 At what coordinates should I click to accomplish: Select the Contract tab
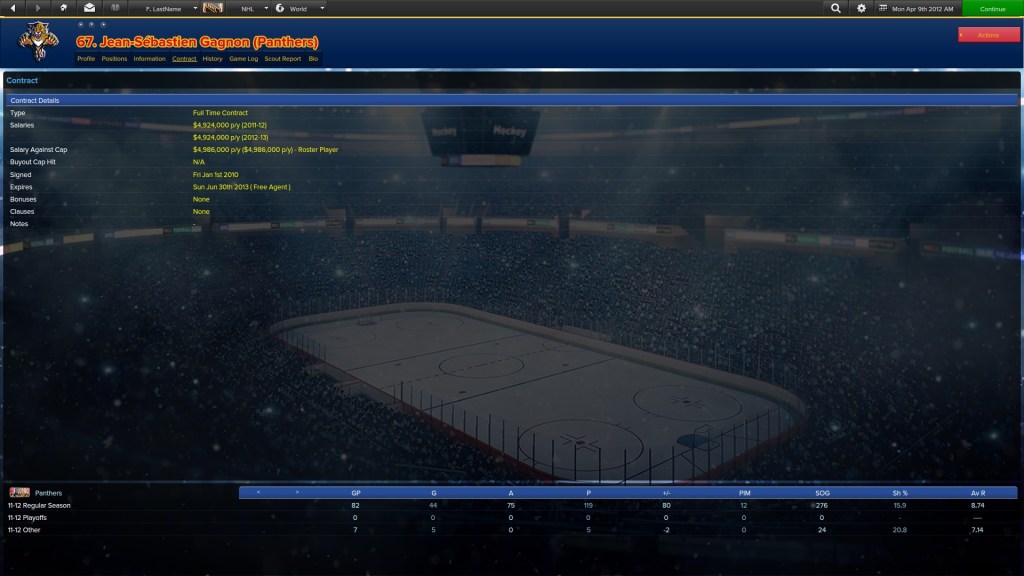[184, 59]
